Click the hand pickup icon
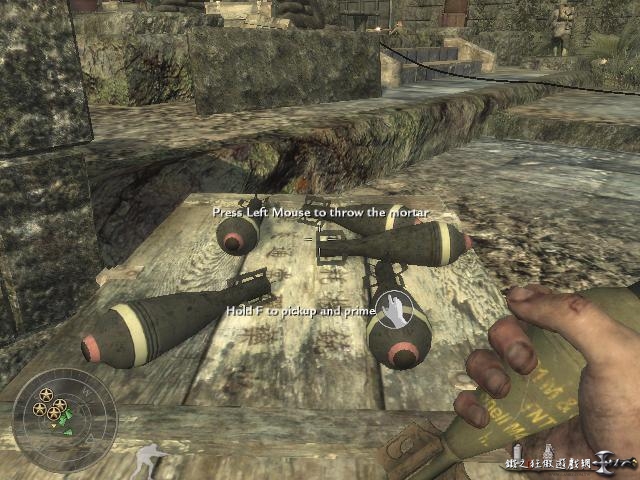This screenshot has width=640, height=480. point(394,310)
